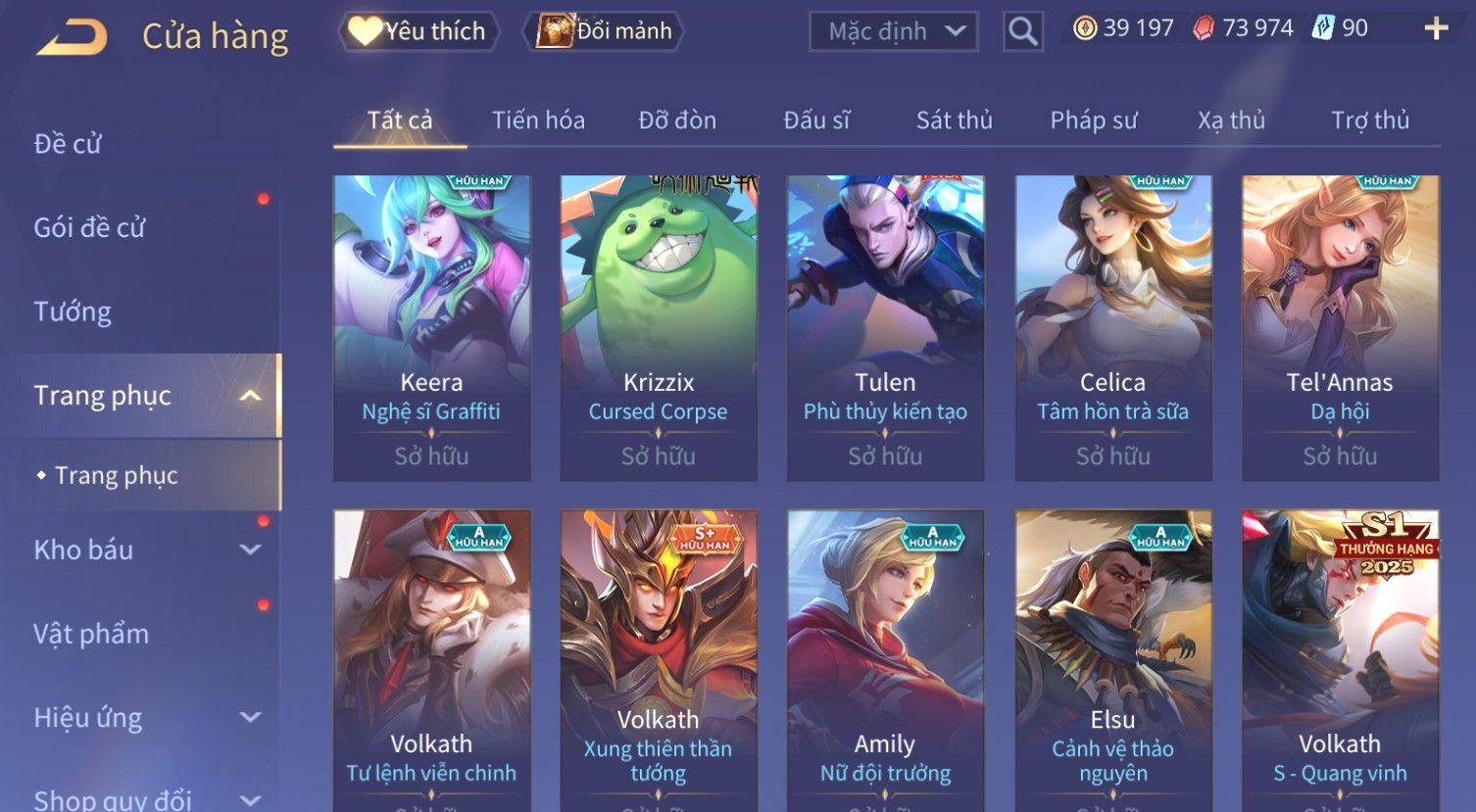
Task: Filter skins by Pháp sư
Action: 1094,120
